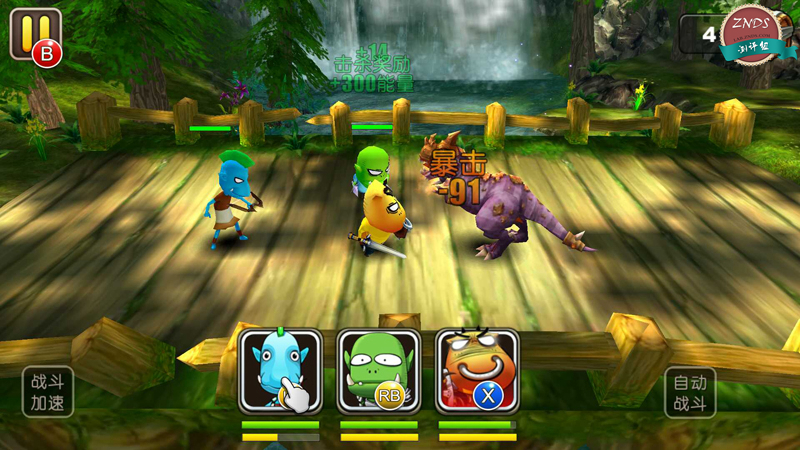Pause the battle with the pause button
This screenshot has height=450, width=800.
(34, 35)
